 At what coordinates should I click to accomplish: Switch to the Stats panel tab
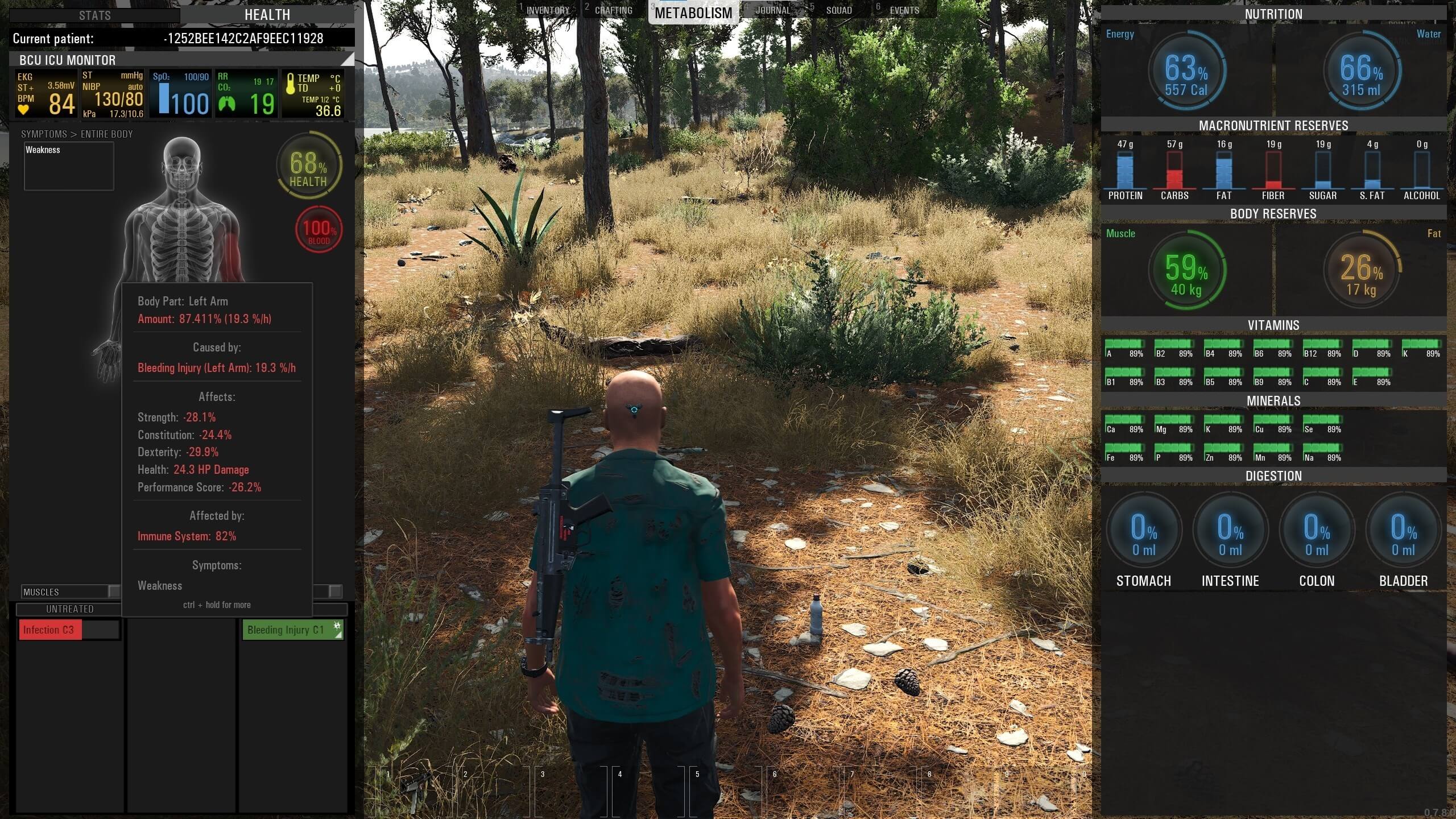point(95,15)
